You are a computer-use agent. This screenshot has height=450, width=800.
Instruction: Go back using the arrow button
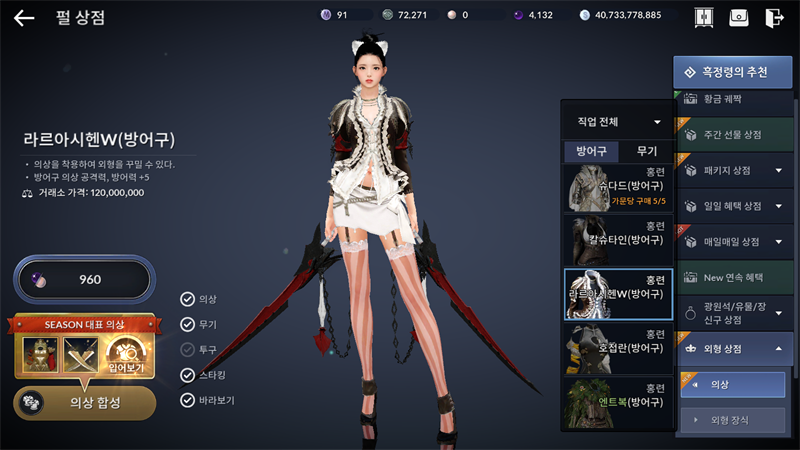click(x=24, y=17)
